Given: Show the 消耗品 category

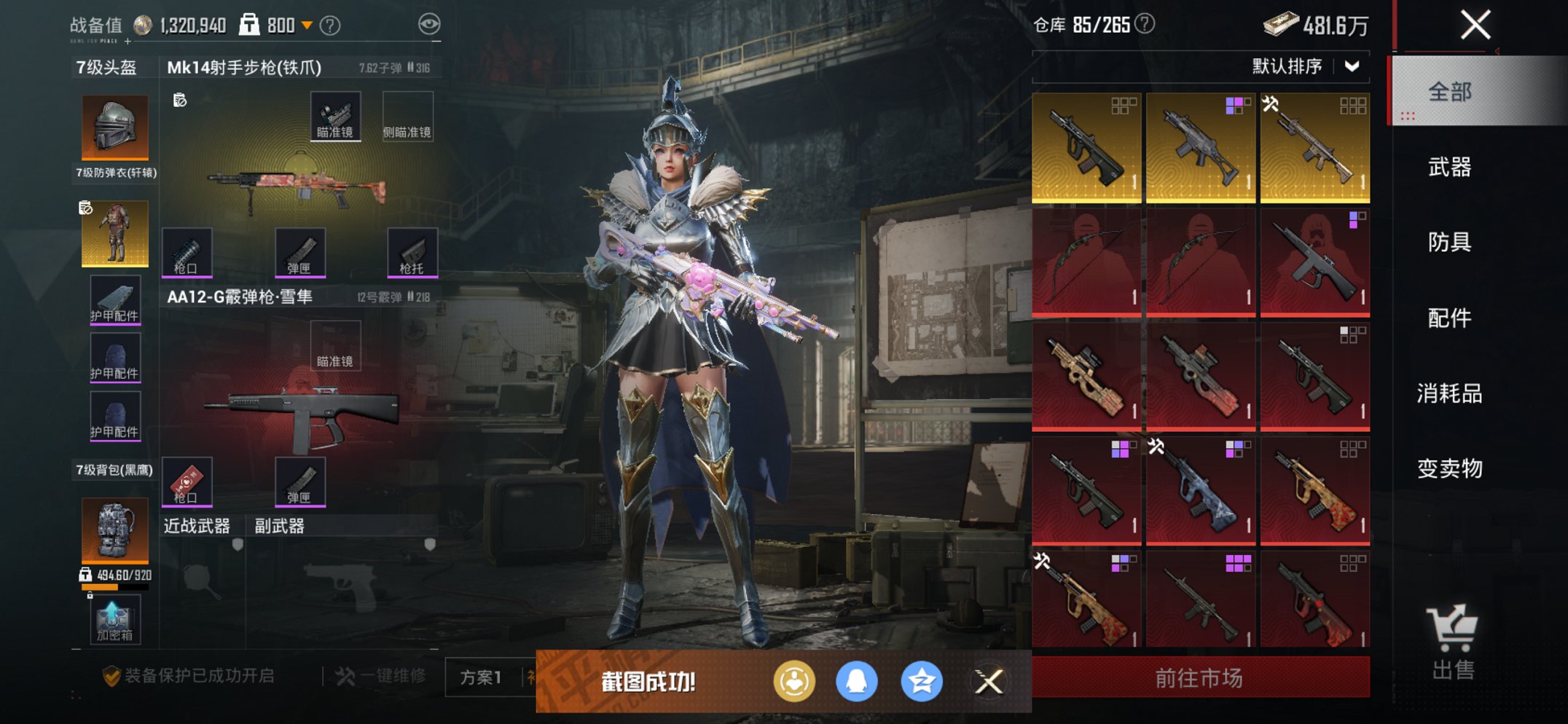Looking at the screenshot, I should [1449, 393].
